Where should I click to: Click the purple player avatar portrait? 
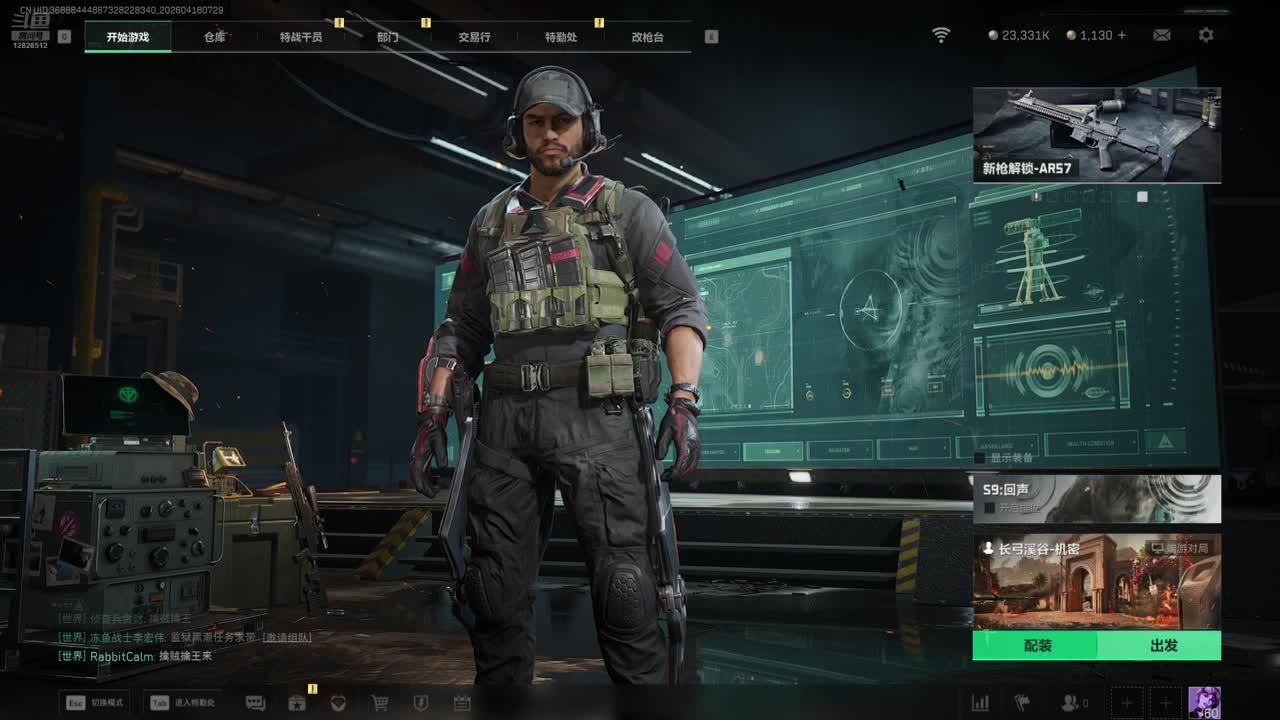coord(1204,702)
